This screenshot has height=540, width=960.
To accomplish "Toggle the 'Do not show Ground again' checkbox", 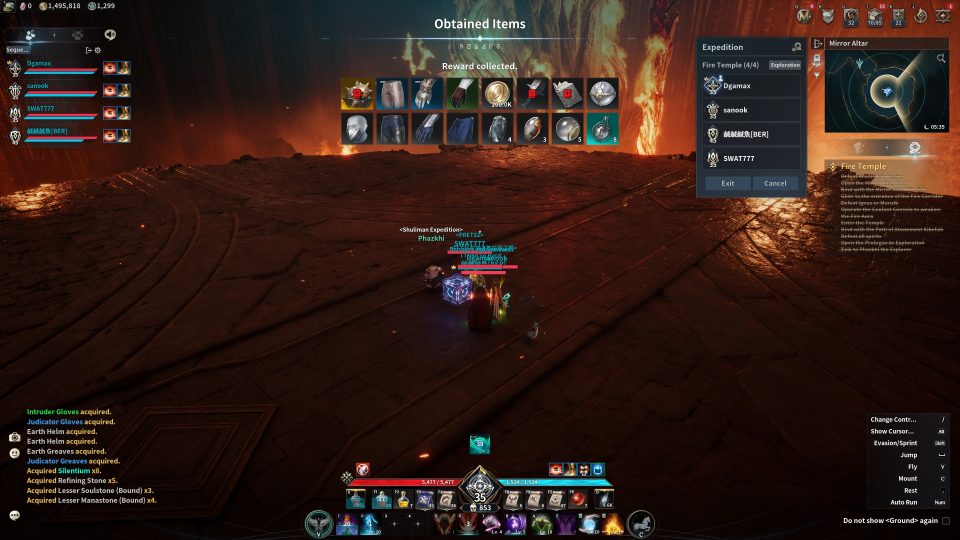I will click(x=946, y=520).
